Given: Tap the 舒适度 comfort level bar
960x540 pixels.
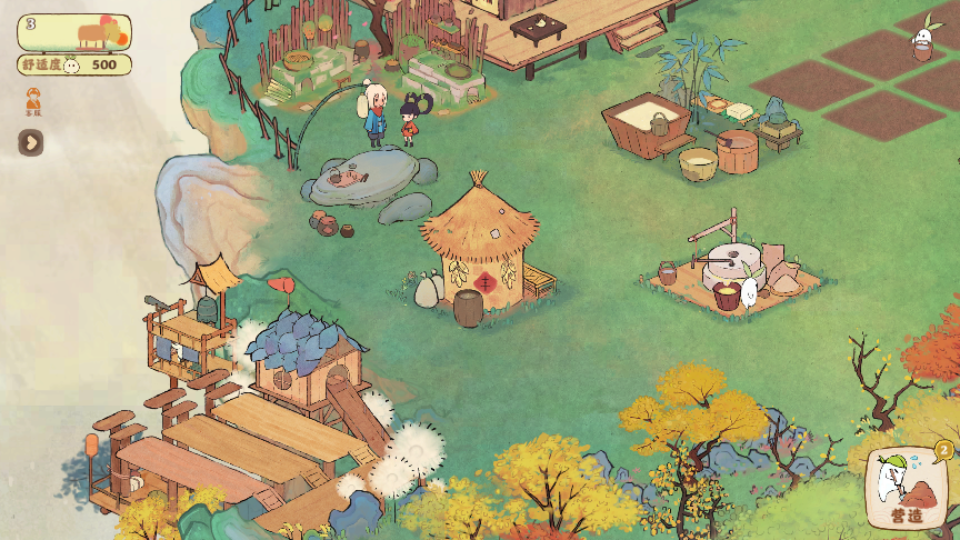Looking at the screenshot, I should (74, 65).
